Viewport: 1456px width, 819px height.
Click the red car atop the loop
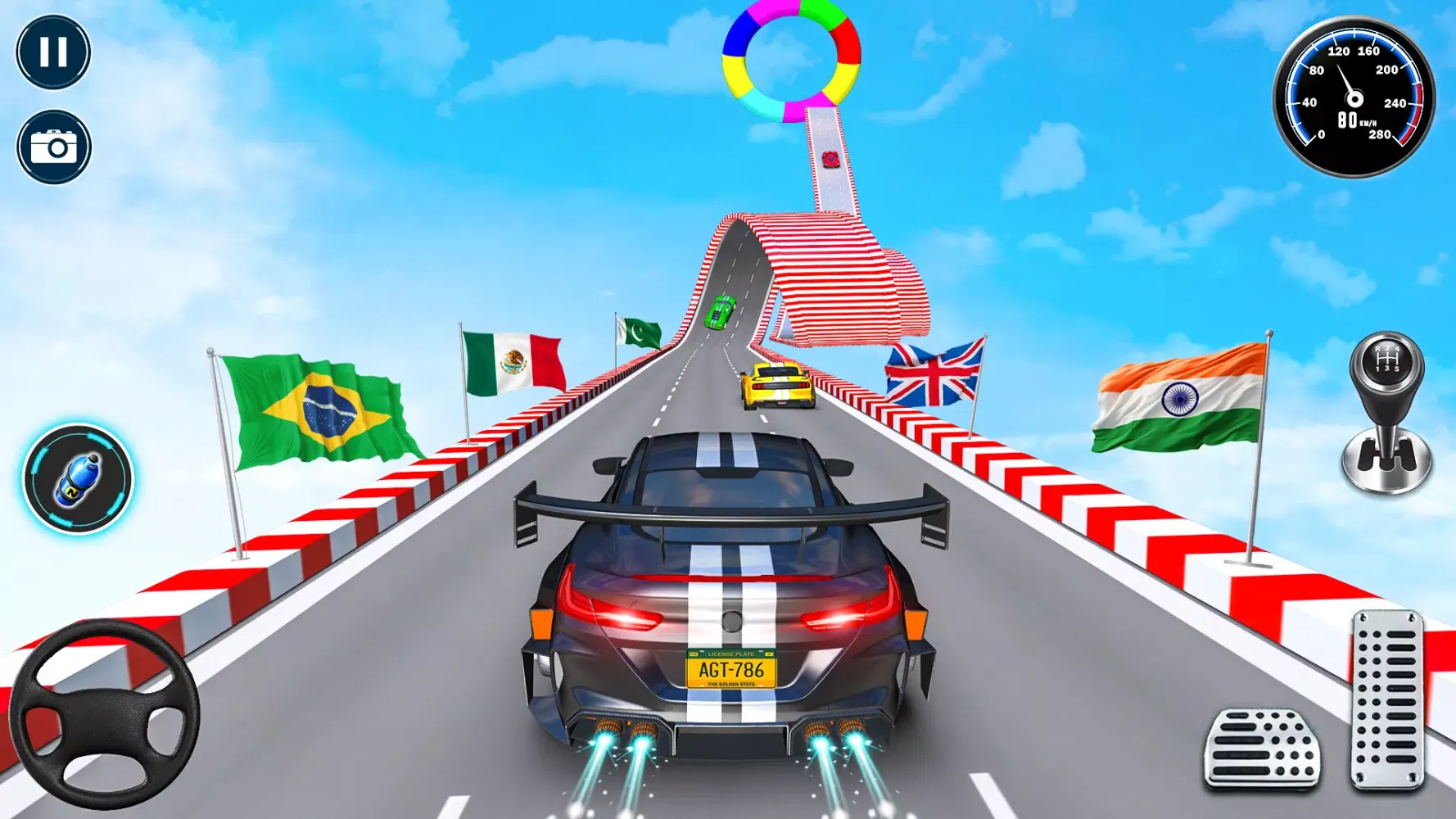830,158
